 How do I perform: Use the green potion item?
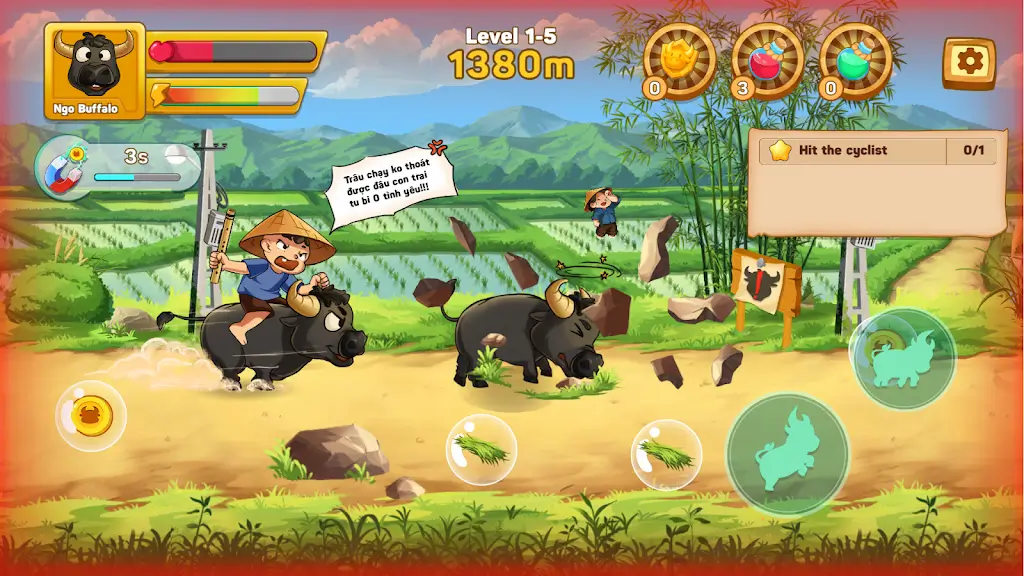coord(855,60)
